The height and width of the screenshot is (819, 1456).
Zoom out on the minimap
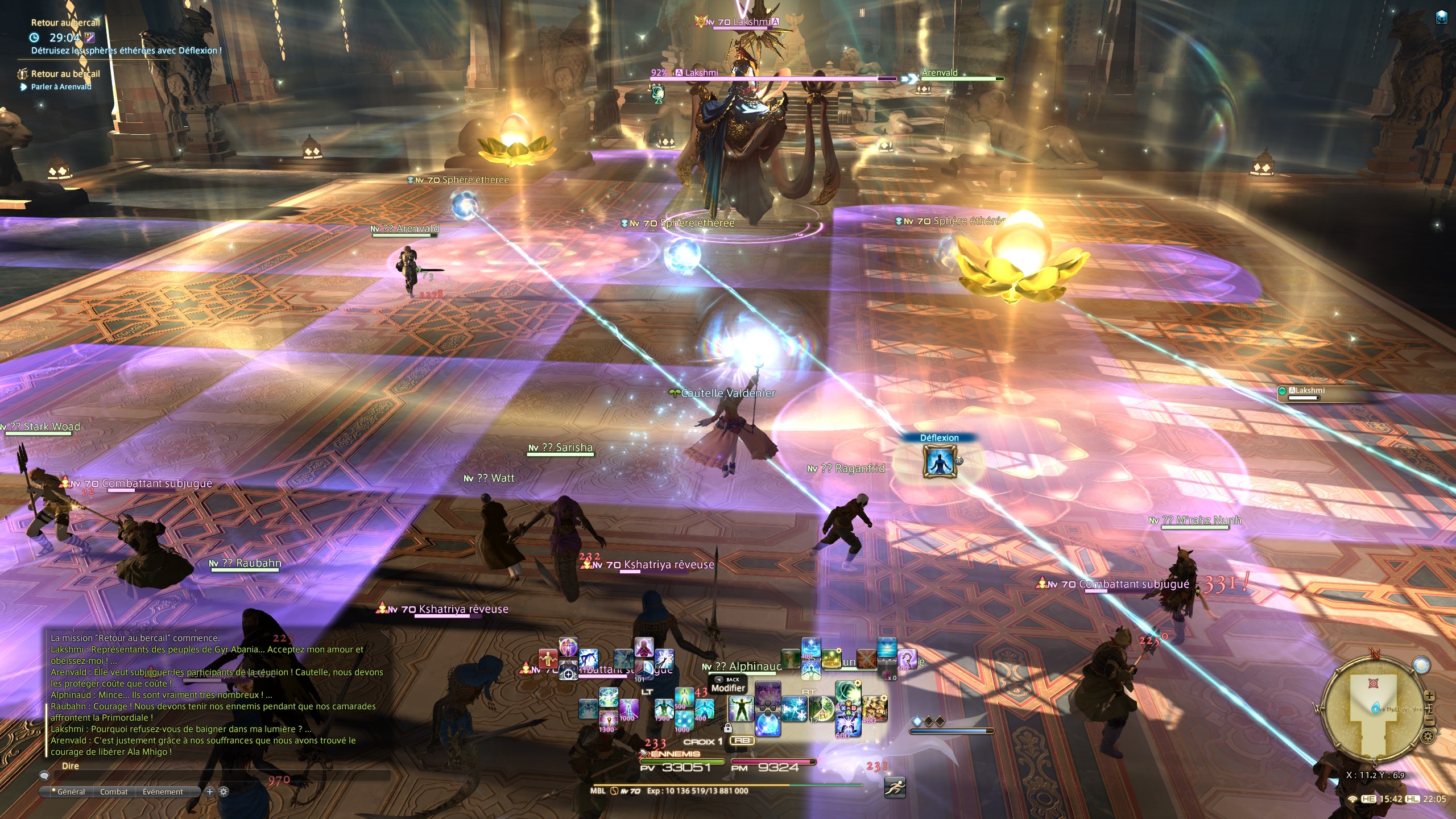[1429, 721]
